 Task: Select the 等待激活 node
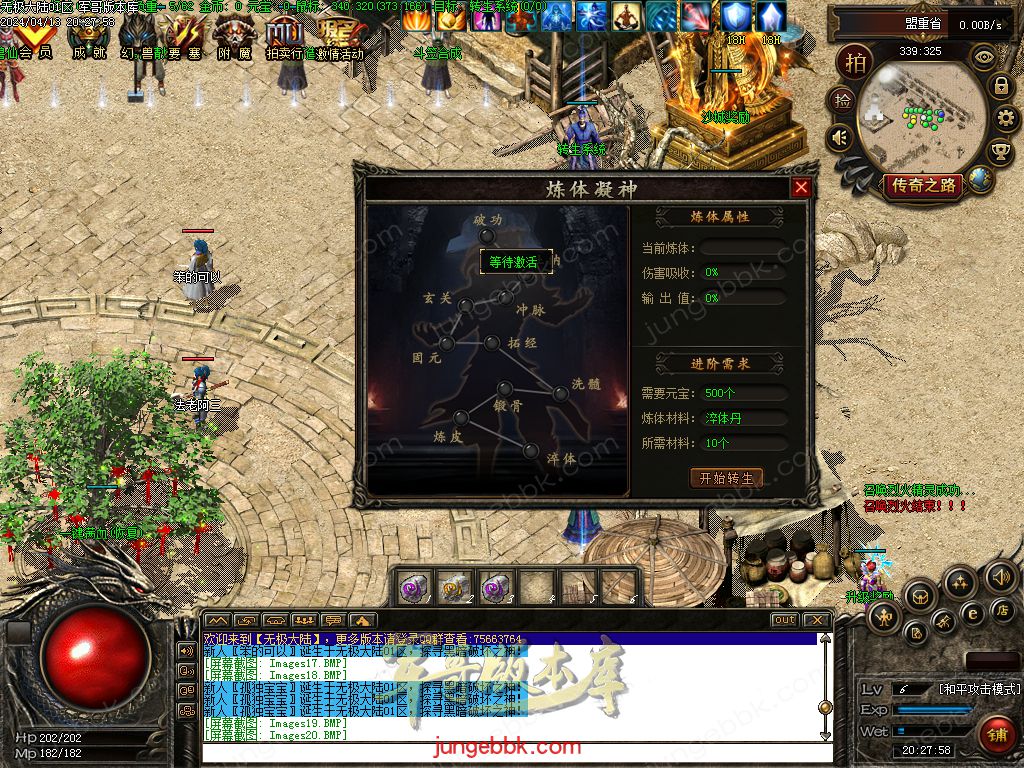pyautogui.click(x=515, y=262)
